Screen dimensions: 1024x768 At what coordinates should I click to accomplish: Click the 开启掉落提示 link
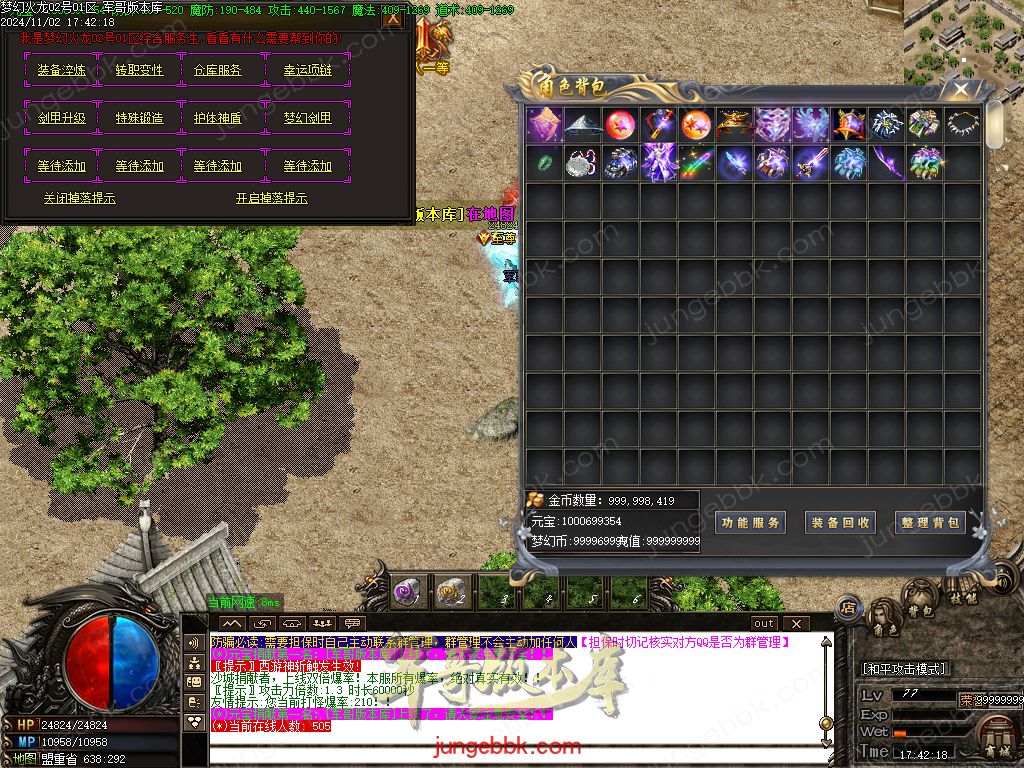coord(272,199)
